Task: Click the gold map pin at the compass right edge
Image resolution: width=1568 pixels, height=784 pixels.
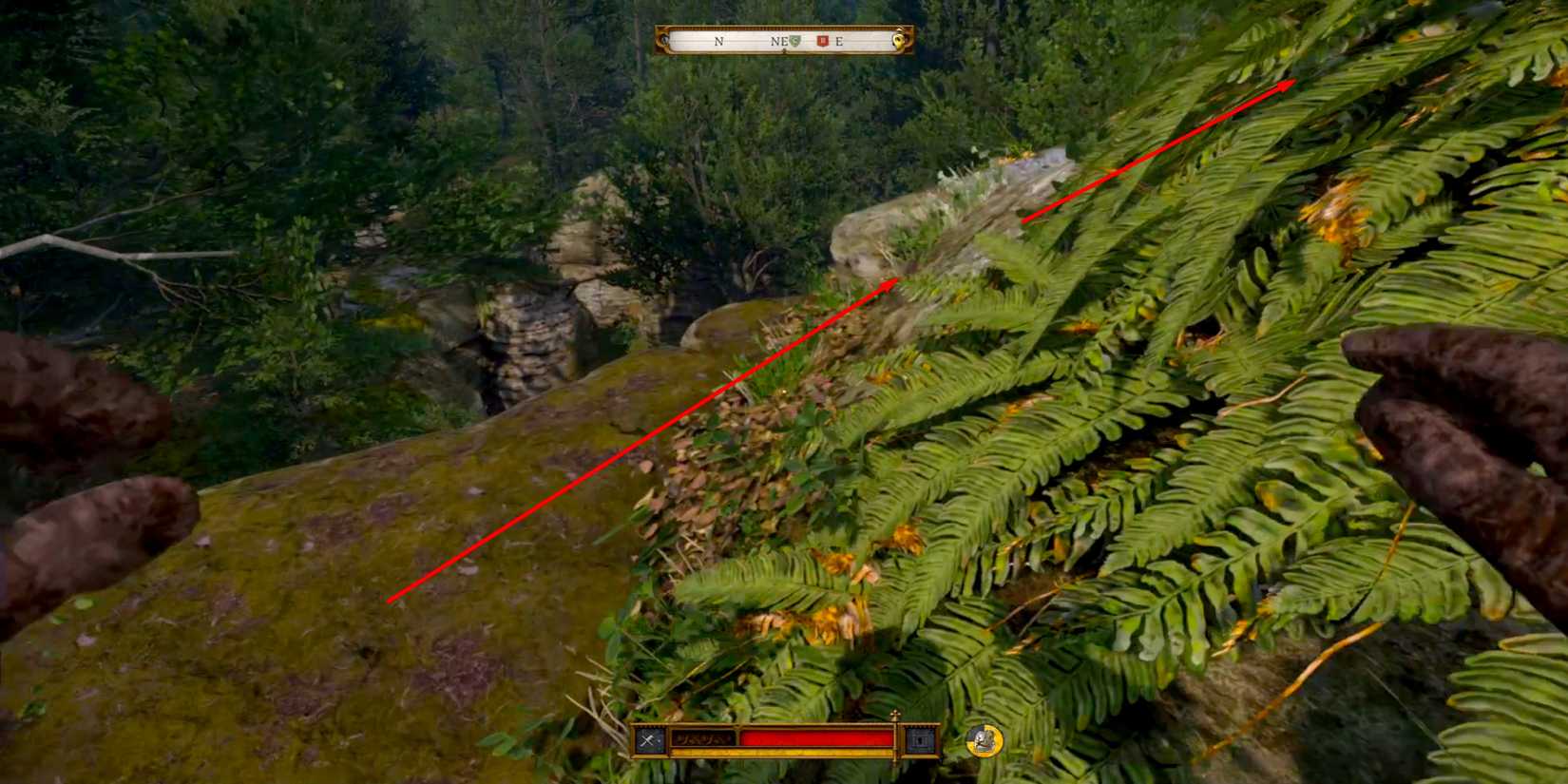Action: pyautogui.click(x=899, y=40)
